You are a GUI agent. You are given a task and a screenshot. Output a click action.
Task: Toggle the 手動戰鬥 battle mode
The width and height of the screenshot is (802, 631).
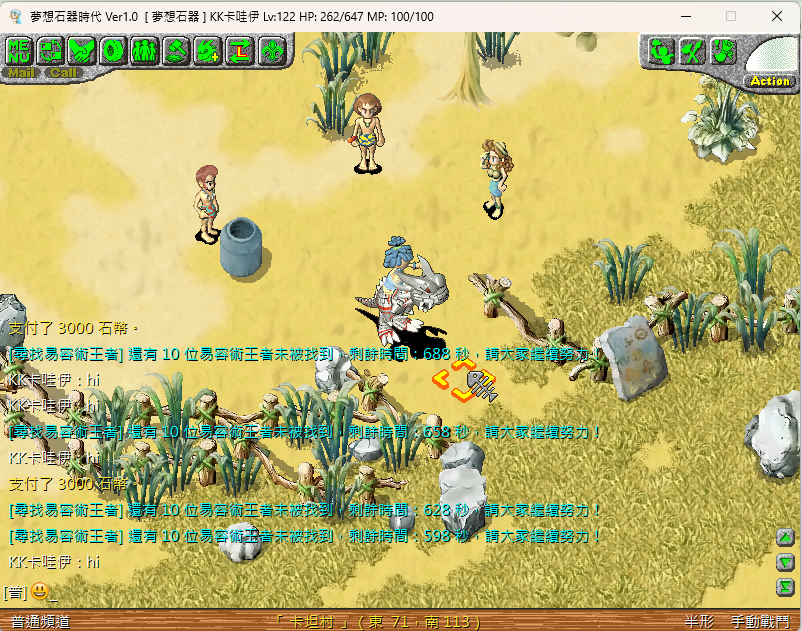[x=759, y=621]
